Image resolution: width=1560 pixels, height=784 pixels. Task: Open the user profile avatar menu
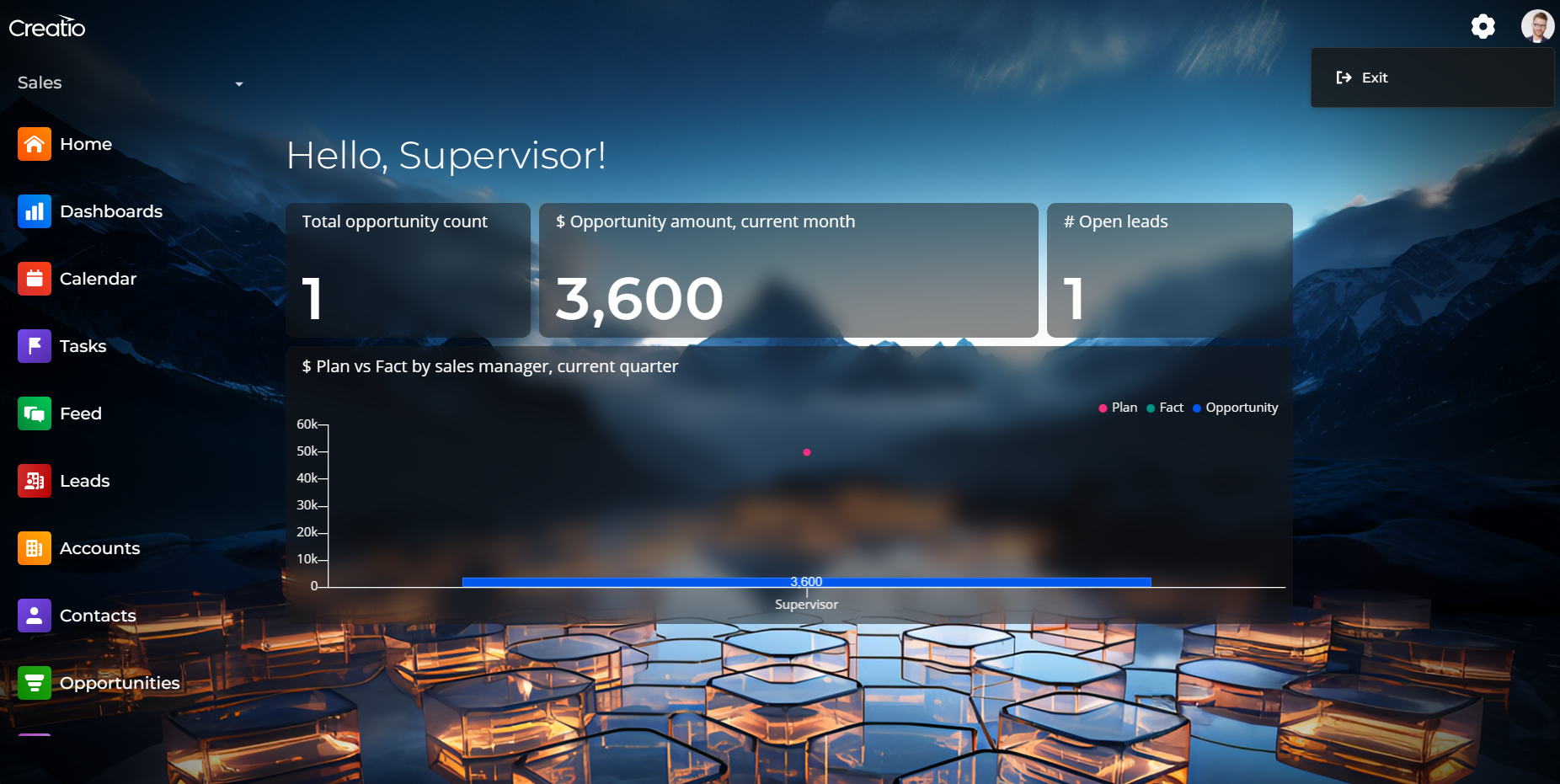pos(1538,25)
